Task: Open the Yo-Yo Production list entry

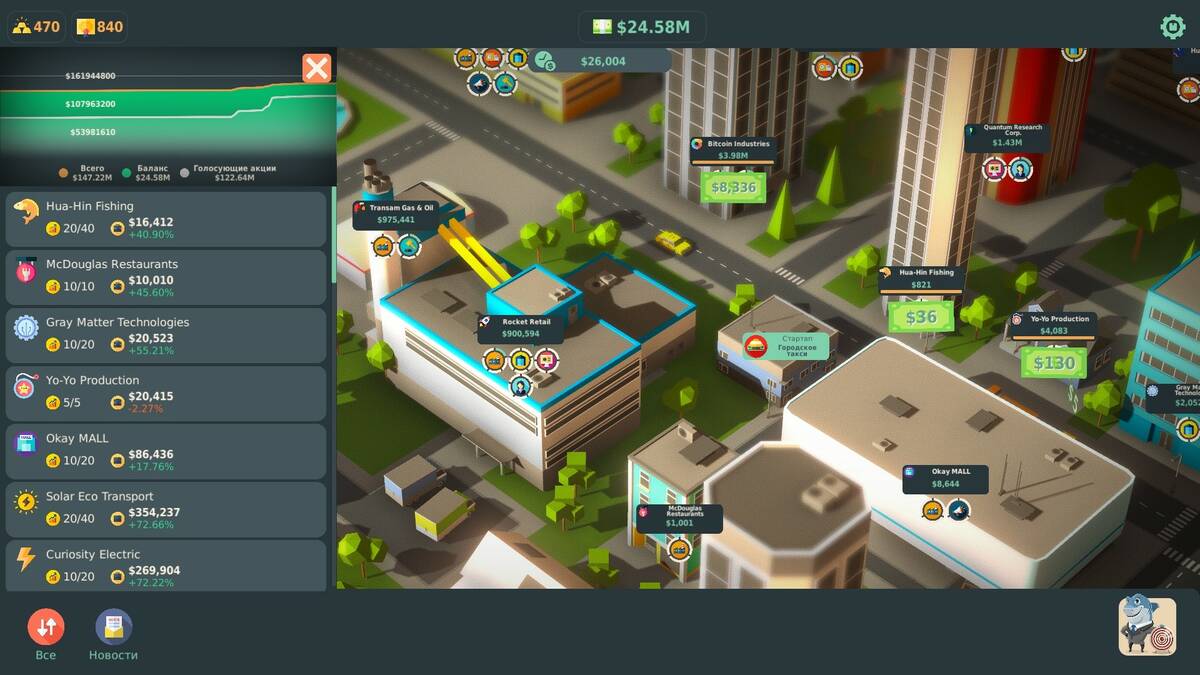Action: [166, 393]
